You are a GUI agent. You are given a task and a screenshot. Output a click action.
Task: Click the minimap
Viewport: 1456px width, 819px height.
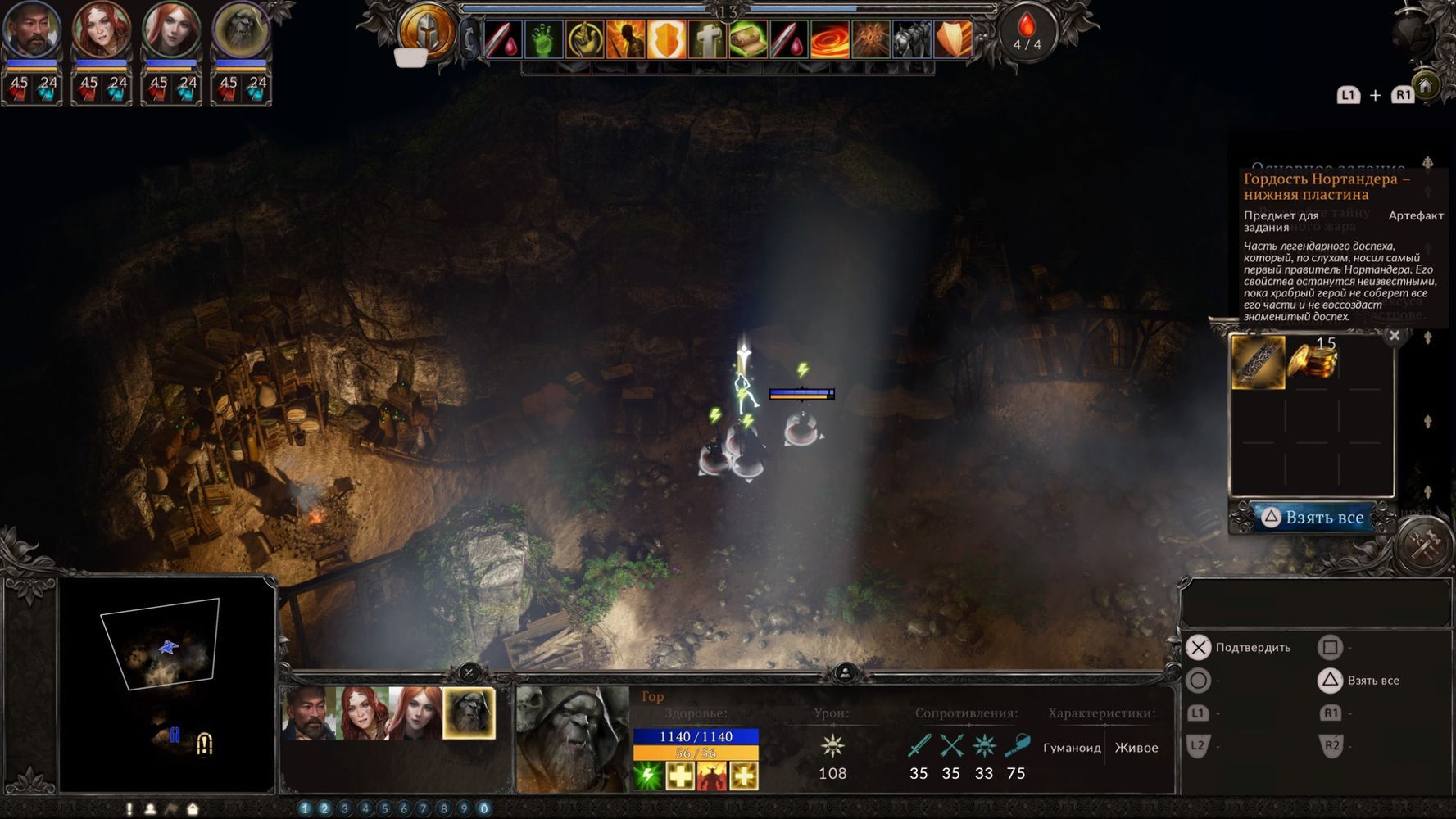tap(166, 685)
